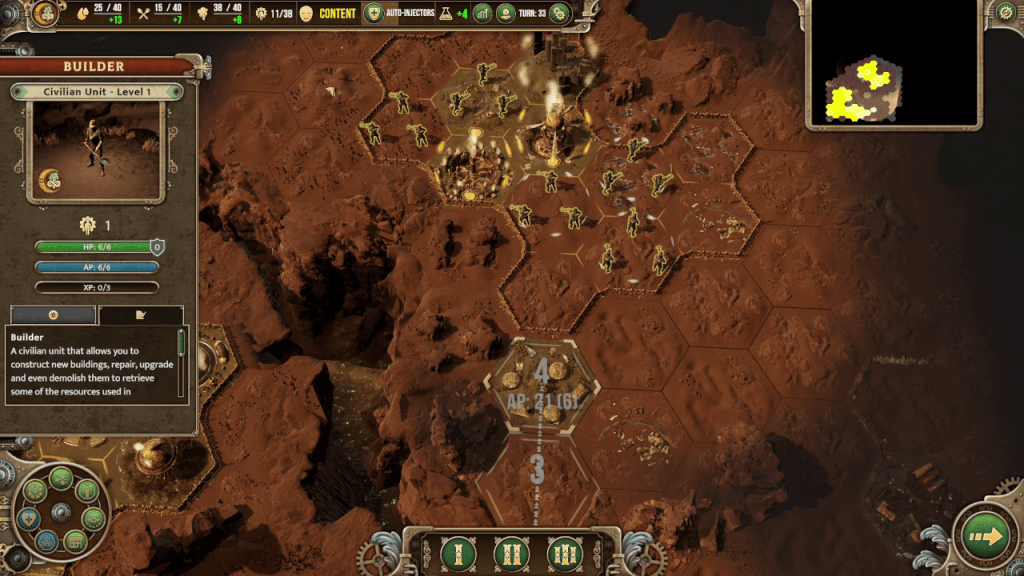Select the triple-pillar build option
Screen dimensions: 1024x576
(564, 553)
